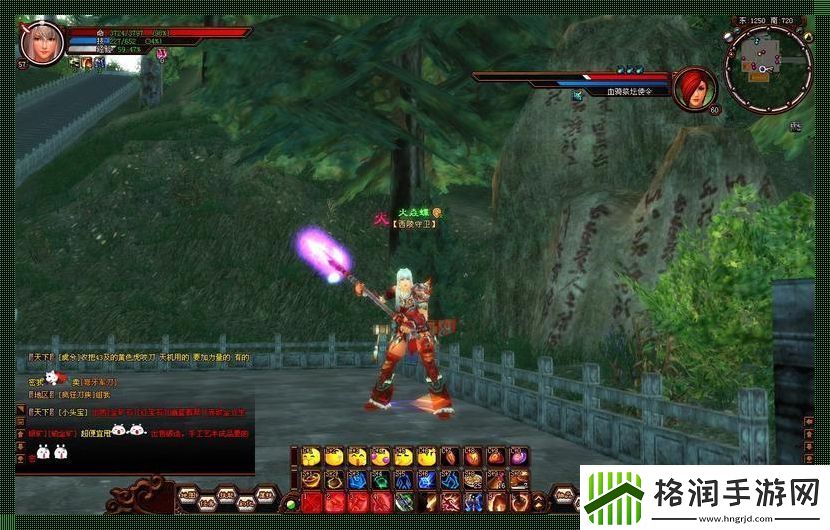
Task: Click the first yellow smiley hotbar slot
Action: click(311, 457)
